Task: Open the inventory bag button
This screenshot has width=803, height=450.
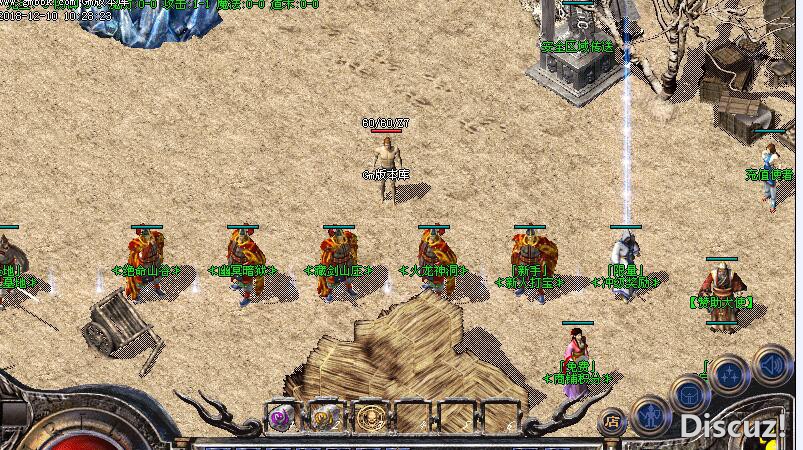Action: click(x=689, y=394)
